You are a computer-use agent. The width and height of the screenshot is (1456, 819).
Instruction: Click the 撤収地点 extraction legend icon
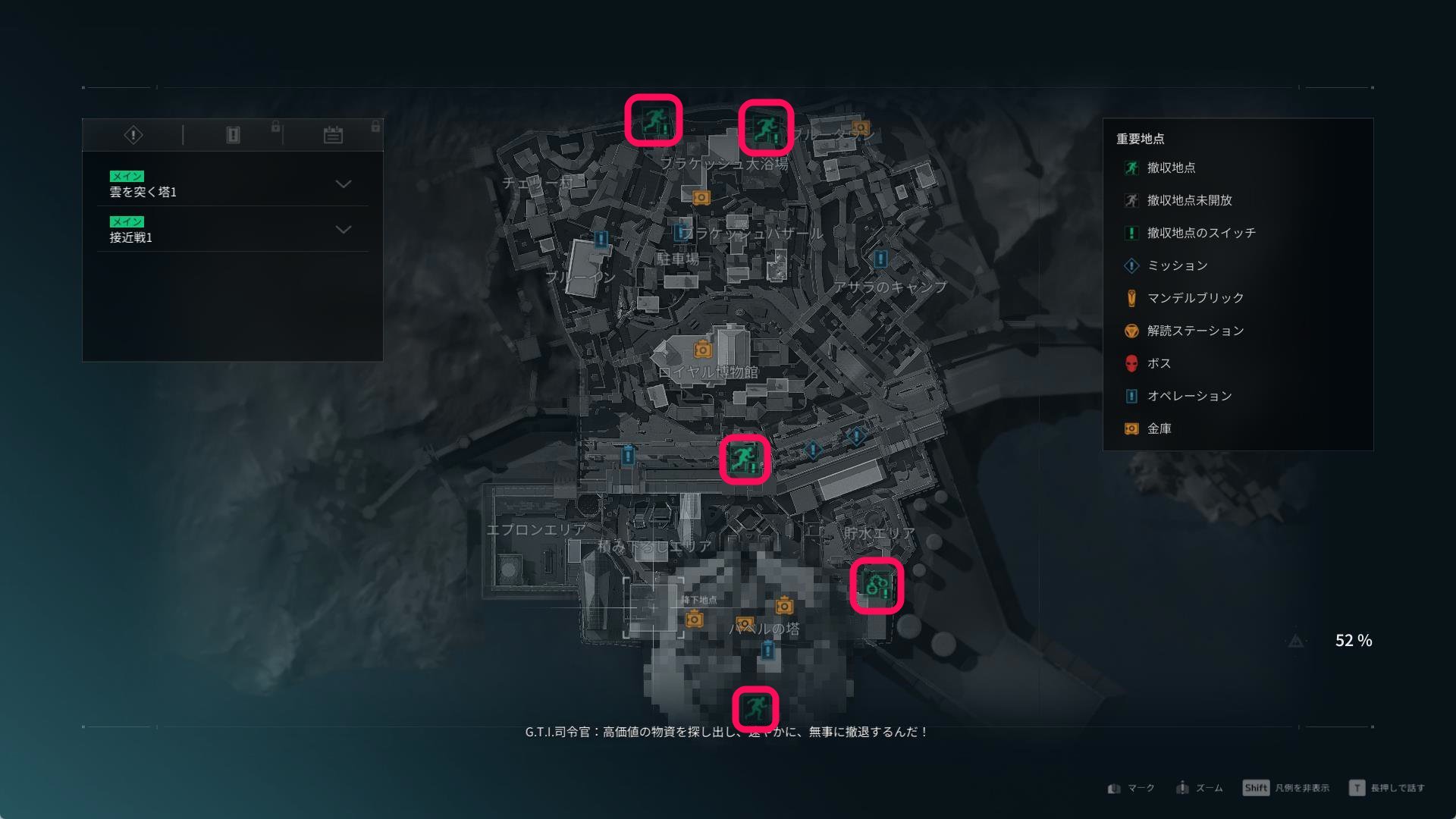point(1131,168)
